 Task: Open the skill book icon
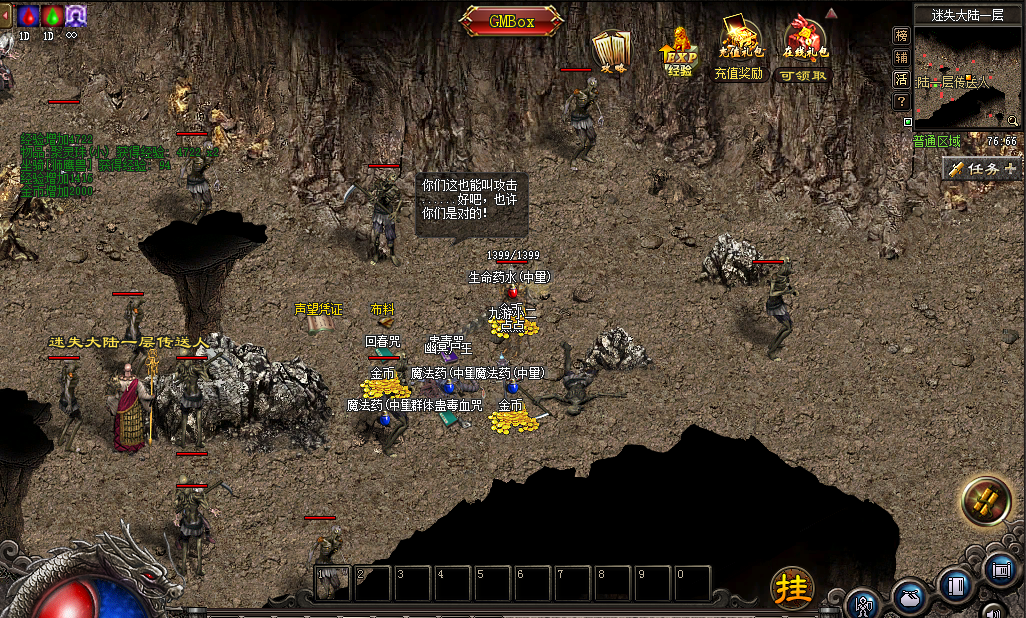pyautogui.click(x=956, y=583)
